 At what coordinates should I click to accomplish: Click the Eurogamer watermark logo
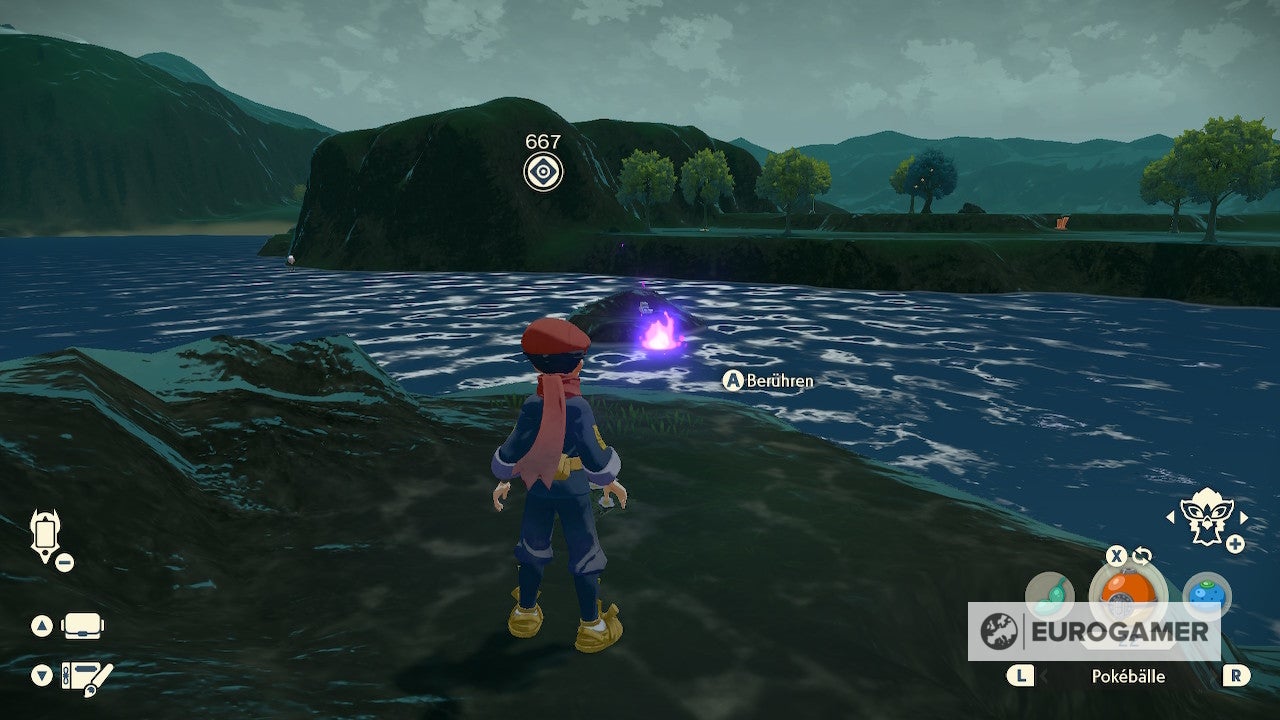click(1094, 631)
